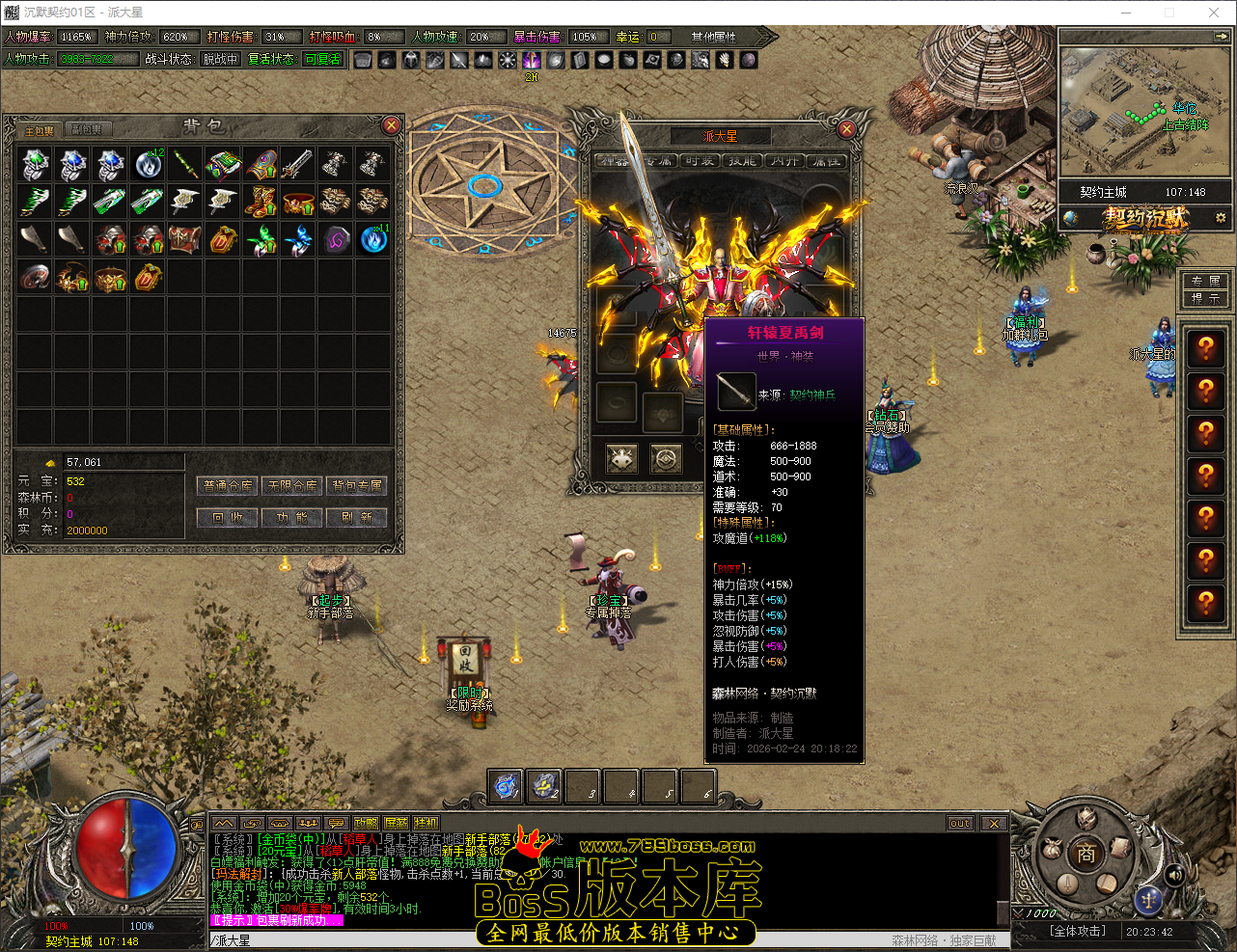Switch to the 属性 attributes tab
1237x952 pixels.
pos(826,161)
